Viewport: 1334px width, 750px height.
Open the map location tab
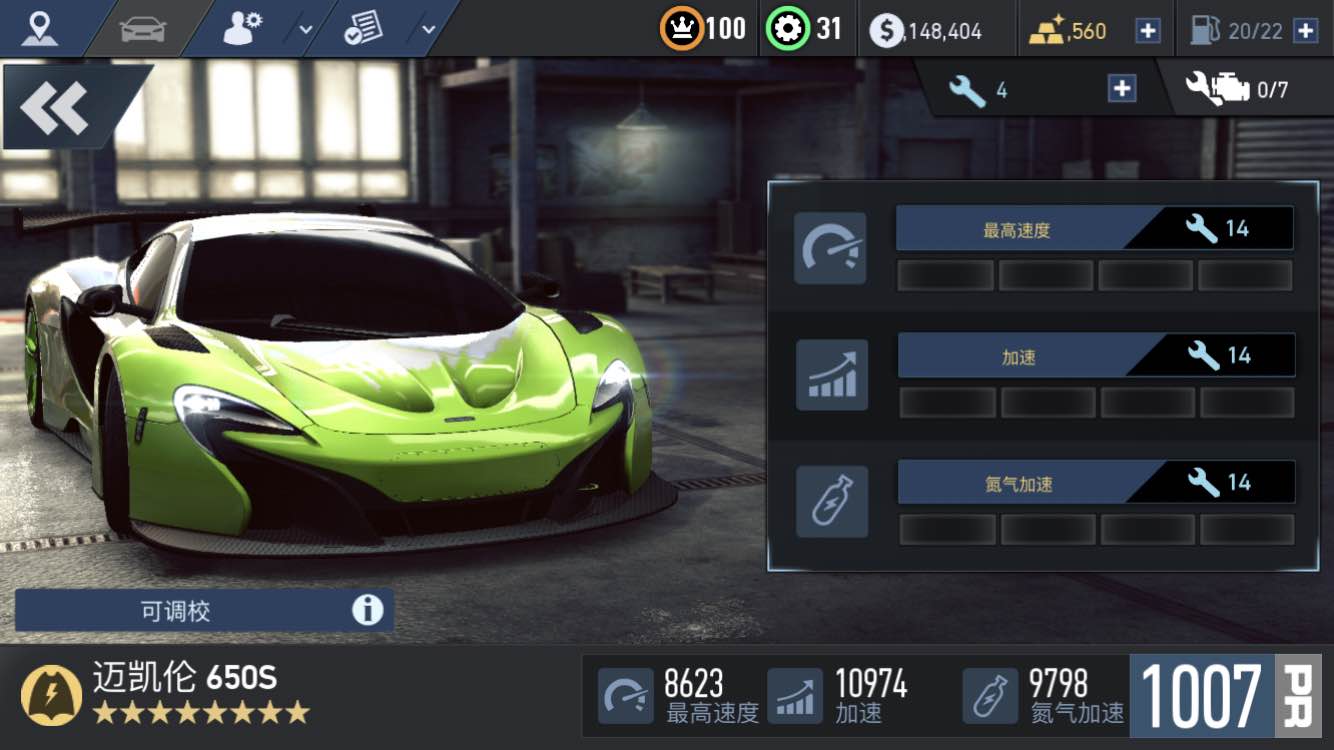pos(40,30)
